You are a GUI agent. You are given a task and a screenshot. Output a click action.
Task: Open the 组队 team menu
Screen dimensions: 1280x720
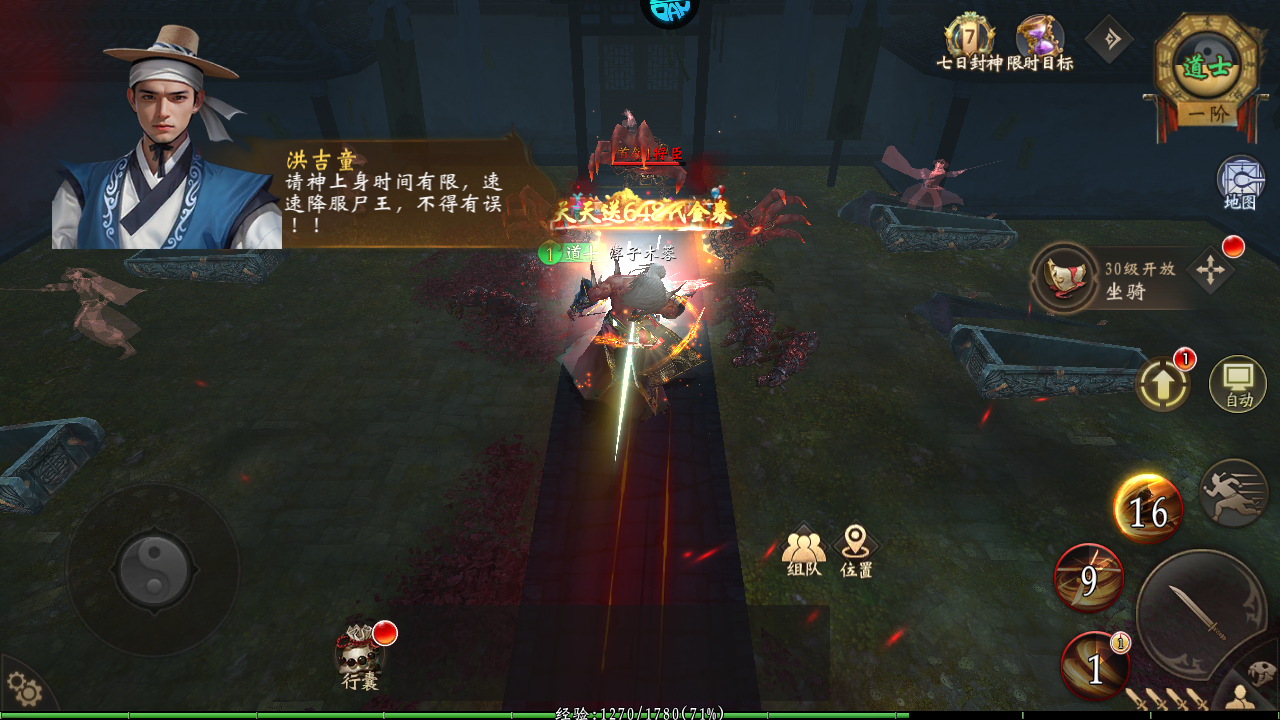[x=804, y=551]
